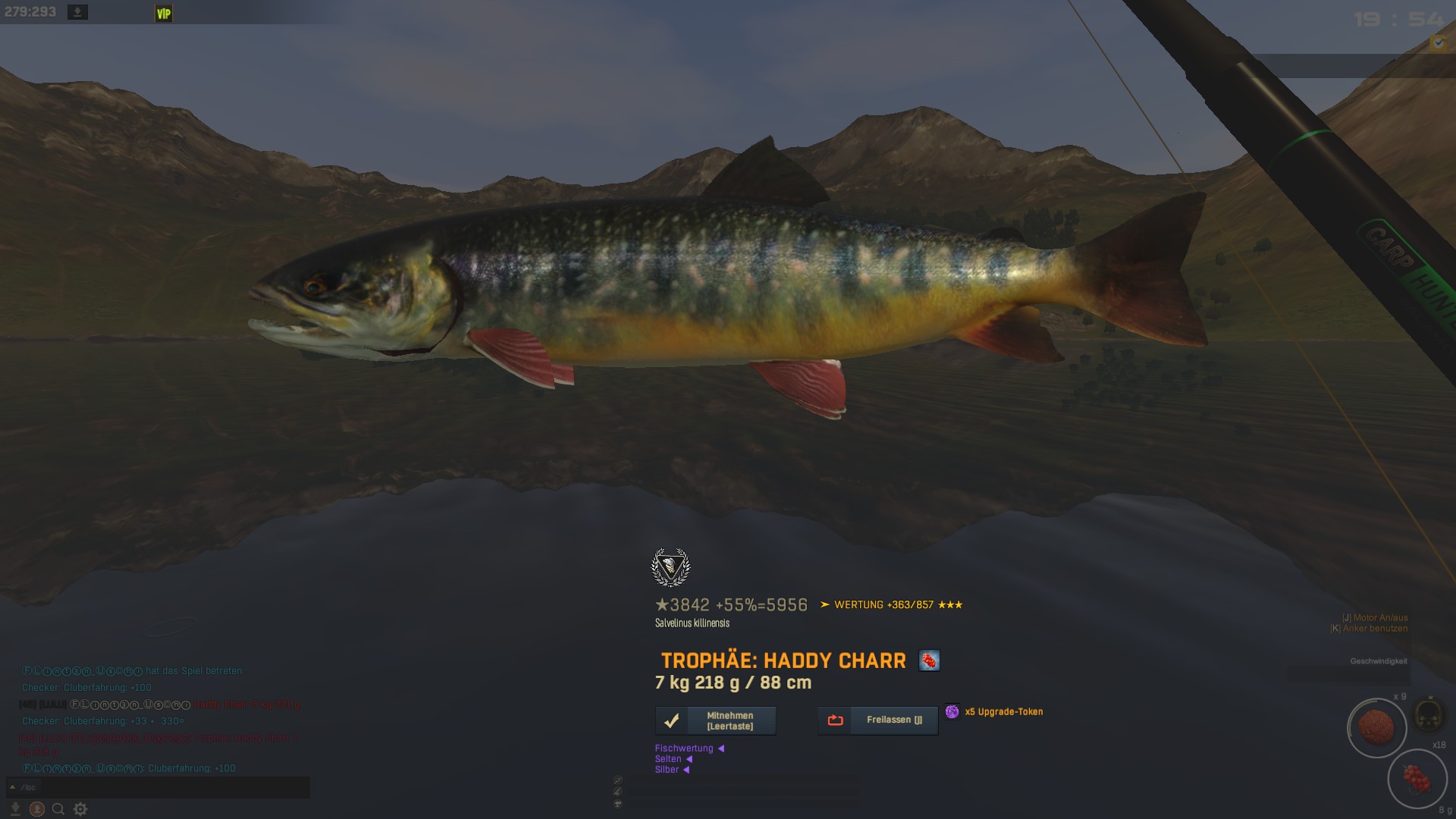This screenshot has width=1456, height=819.
Task: Release the fish with the Freilassen button
Action: click(878, 720)
